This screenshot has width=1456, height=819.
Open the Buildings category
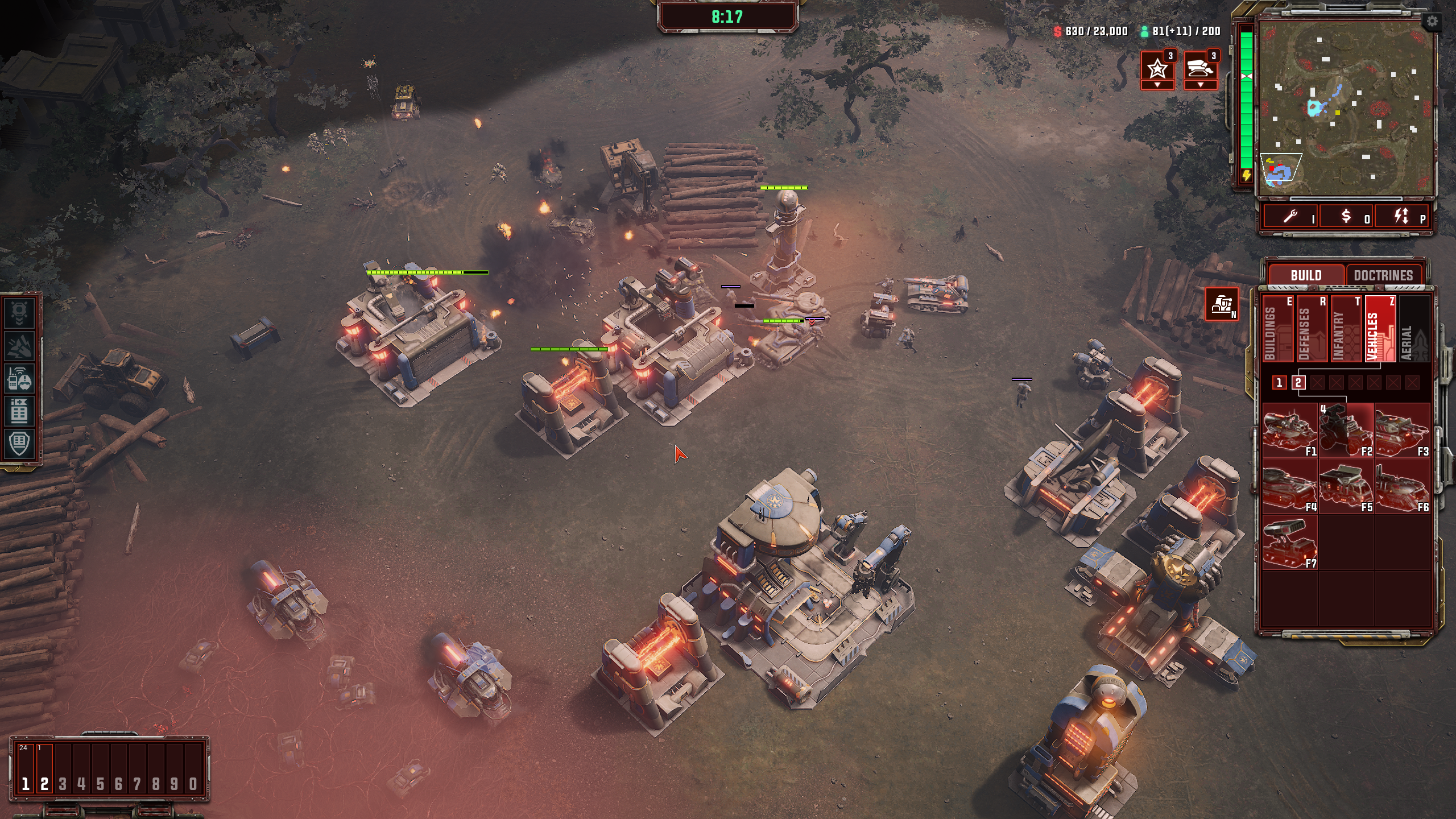tap(1277, 329)
